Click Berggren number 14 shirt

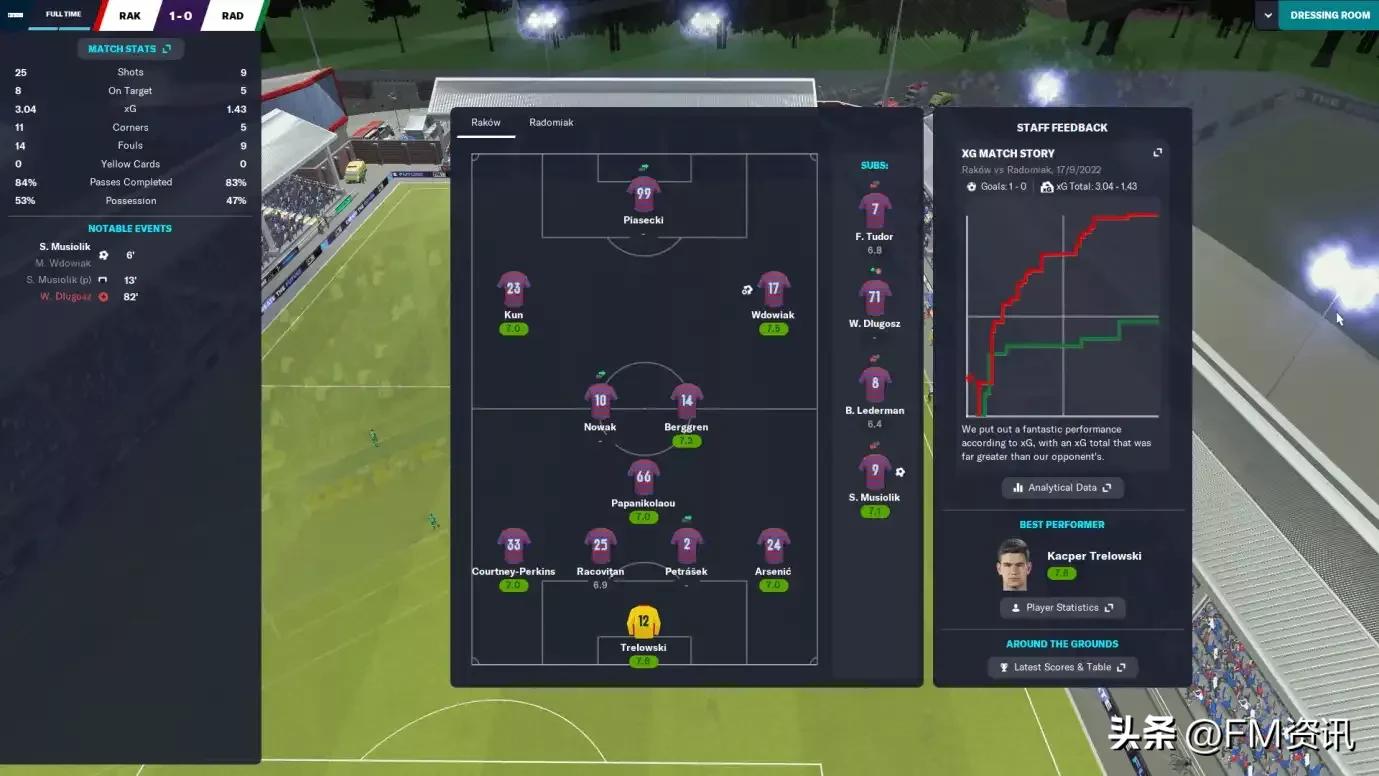[686, 401]
